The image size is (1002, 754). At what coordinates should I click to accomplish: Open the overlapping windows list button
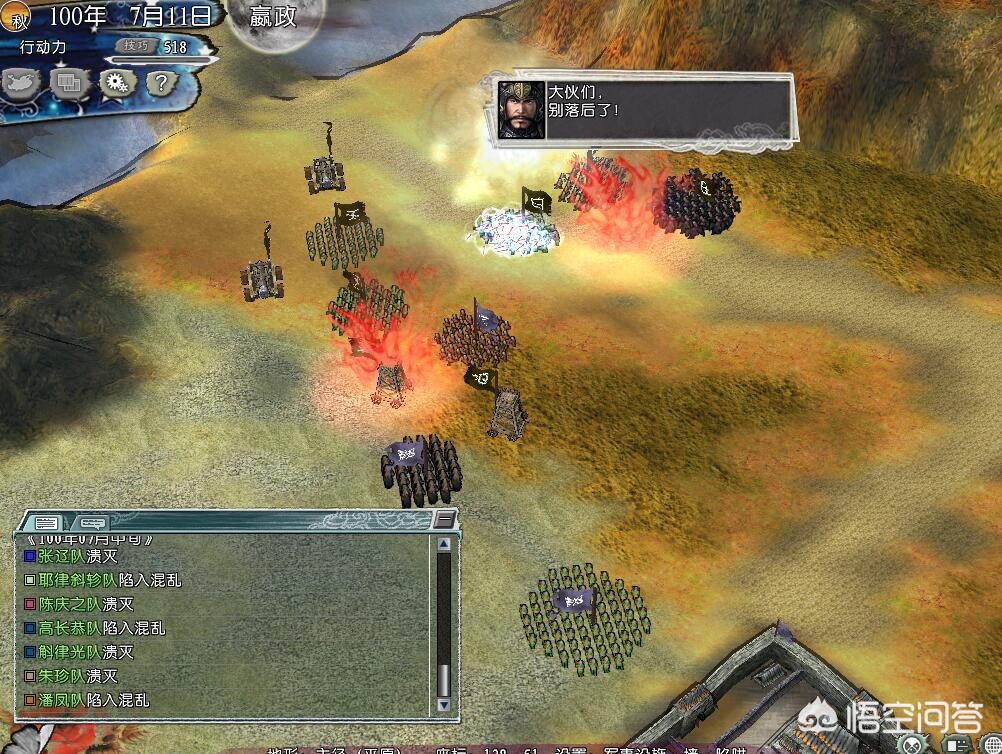[x=70, y=83]
